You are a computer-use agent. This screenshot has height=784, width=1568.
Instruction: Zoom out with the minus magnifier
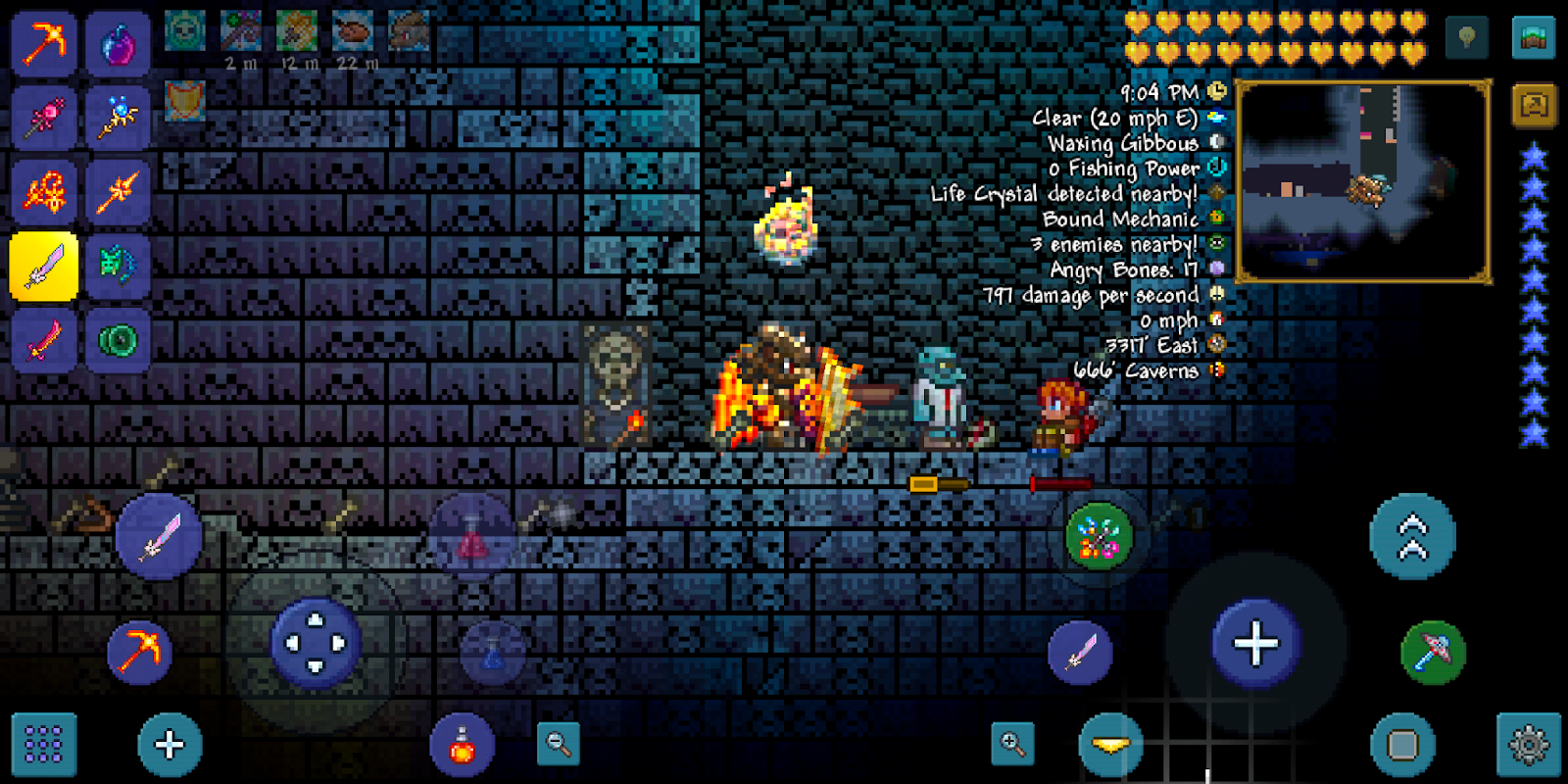click(x=559, y=745)
